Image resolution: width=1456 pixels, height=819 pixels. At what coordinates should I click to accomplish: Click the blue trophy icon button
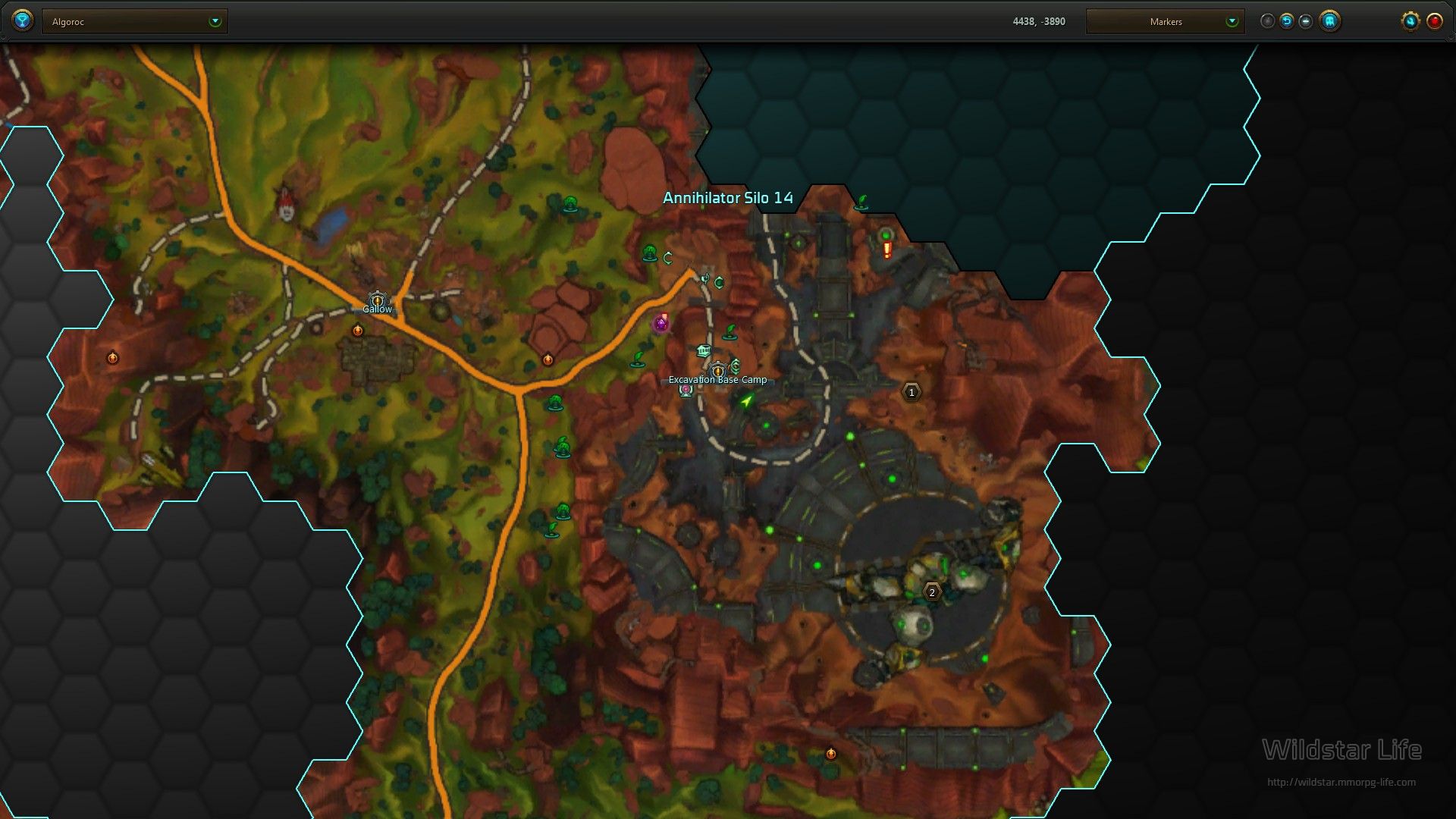[23, 20]
